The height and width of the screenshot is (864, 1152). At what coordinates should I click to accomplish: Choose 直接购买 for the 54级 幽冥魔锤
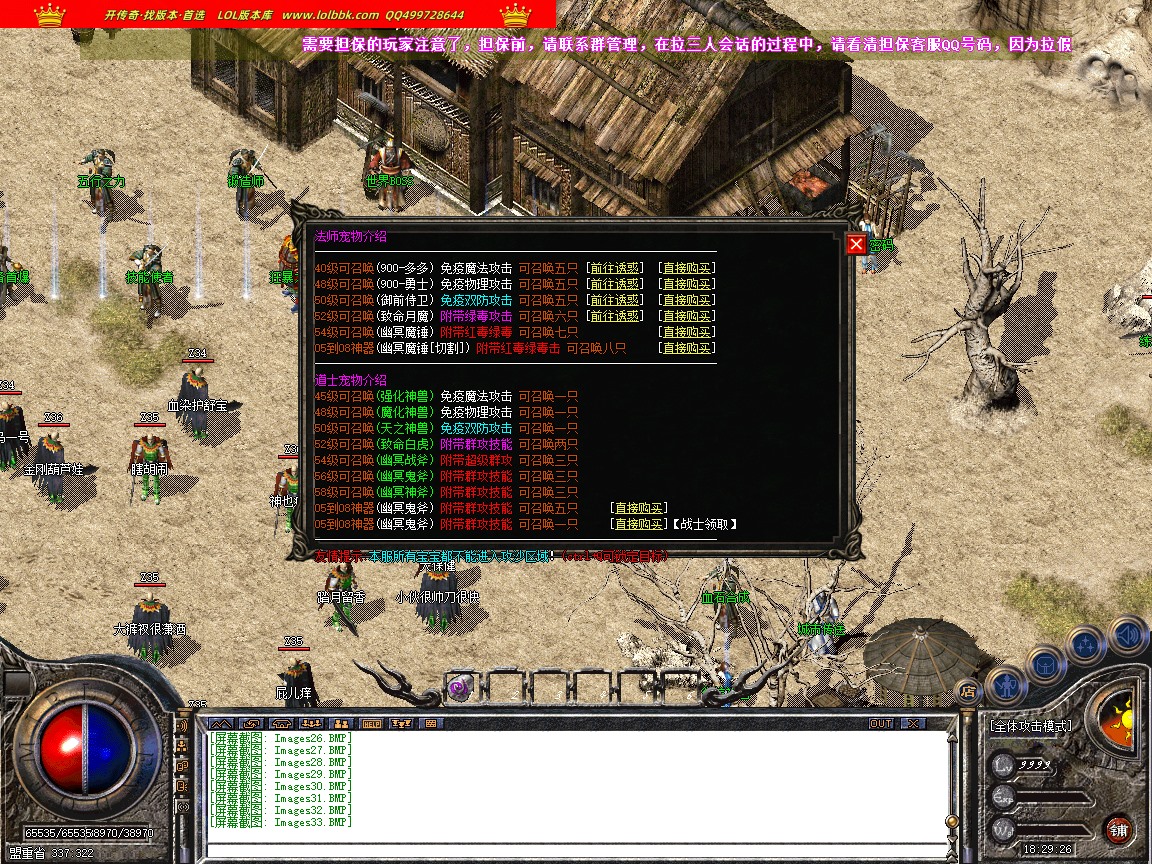coord(686,332)
